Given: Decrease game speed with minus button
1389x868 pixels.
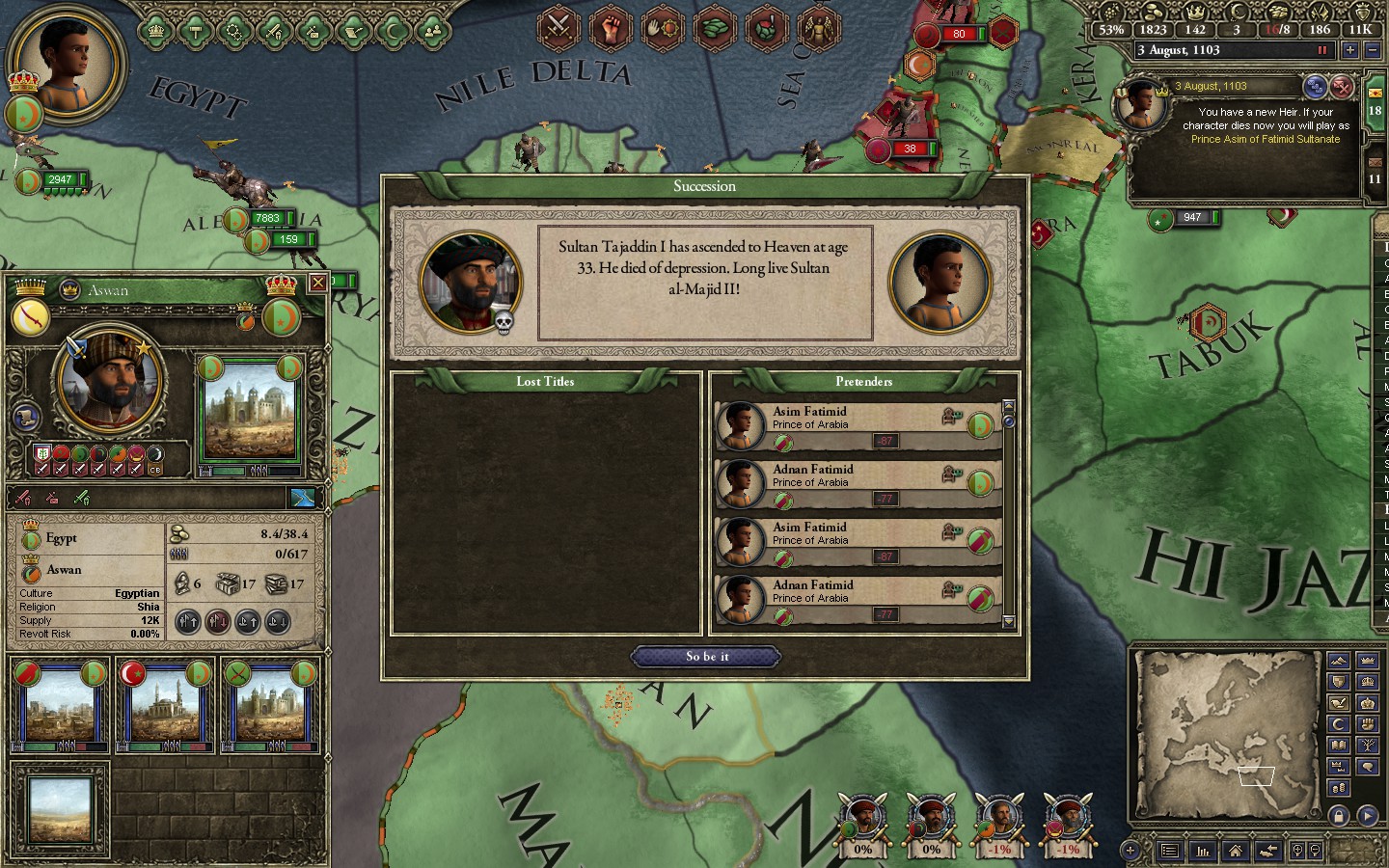Looking at the screenshot, I should point(1372,50).
